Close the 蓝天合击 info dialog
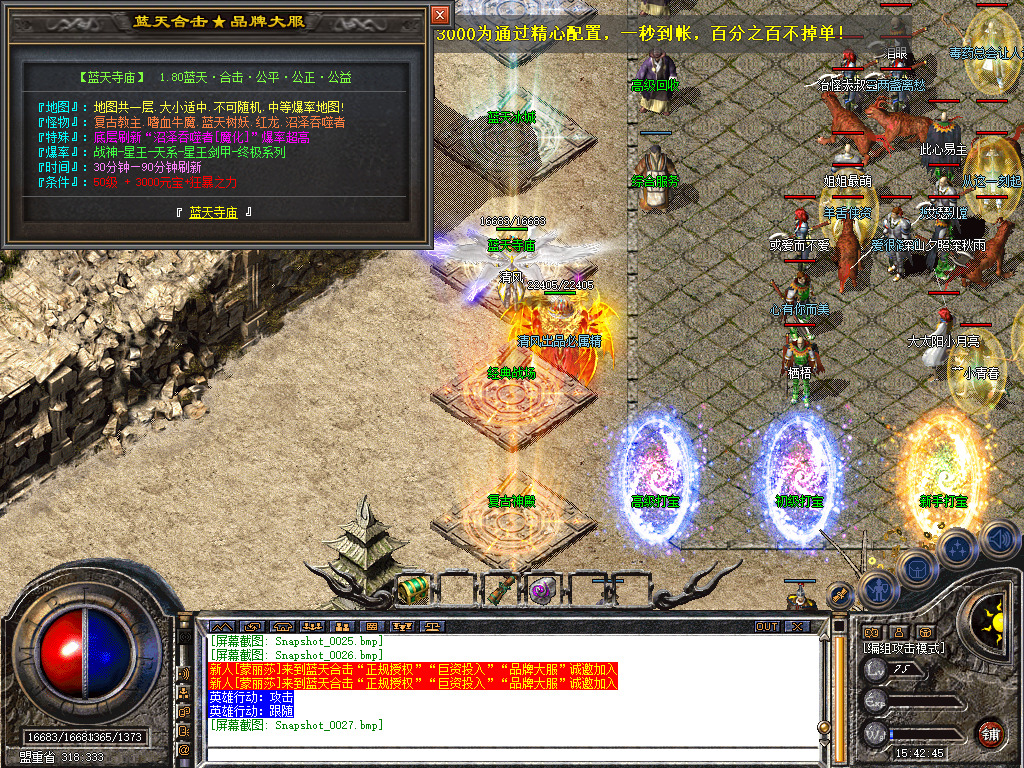Viewport: 1024px width, 768px height. 440,15
